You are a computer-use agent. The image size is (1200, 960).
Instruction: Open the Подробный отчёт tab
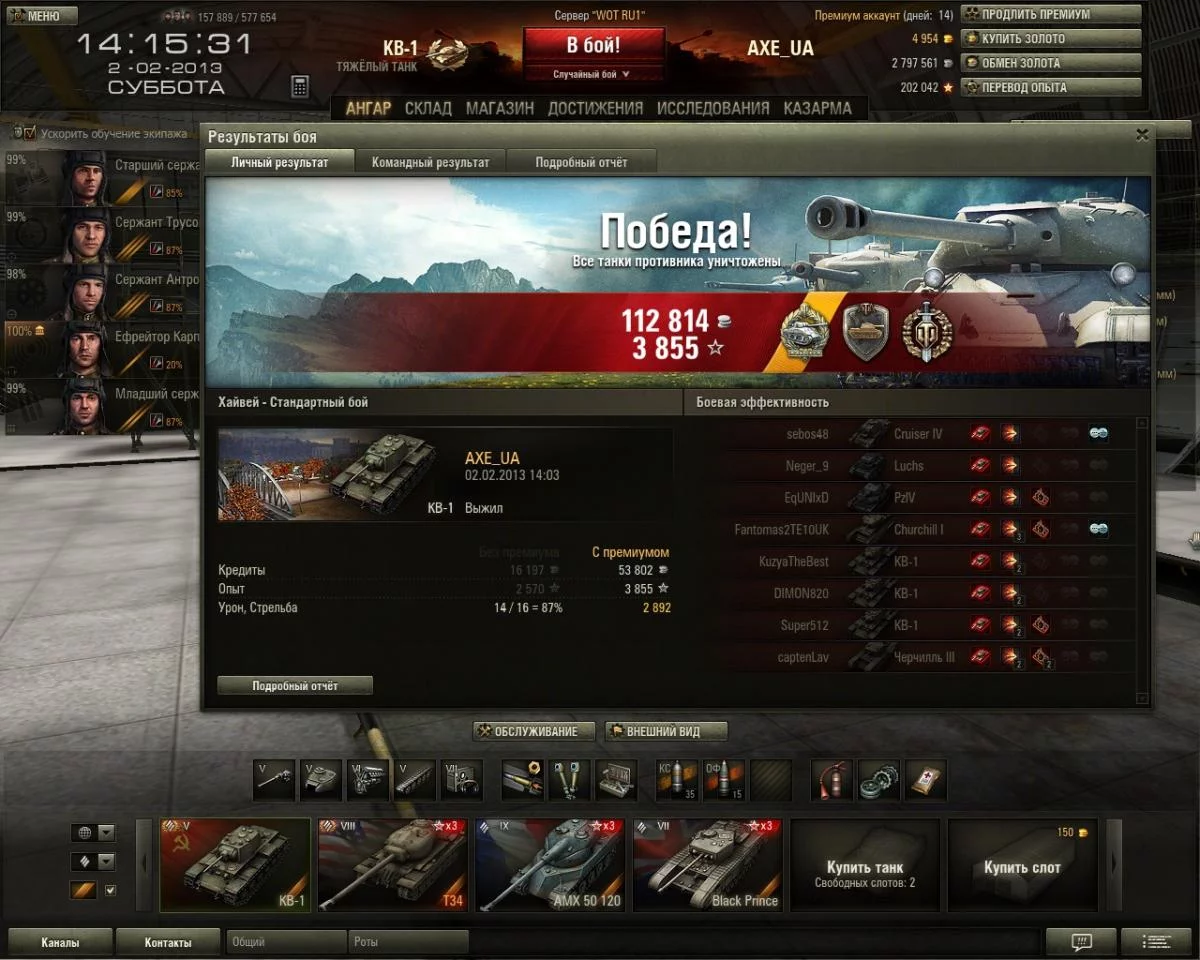coord(581,162)
